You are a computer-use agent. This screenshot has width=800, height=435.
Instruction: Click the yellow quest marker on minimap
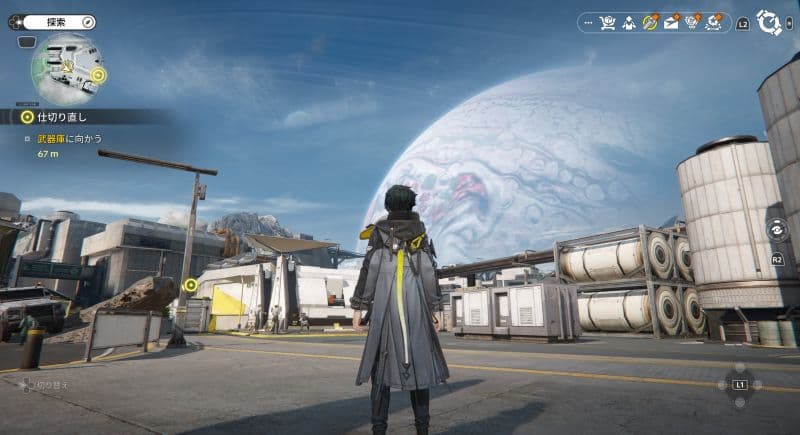click(97, 75)
